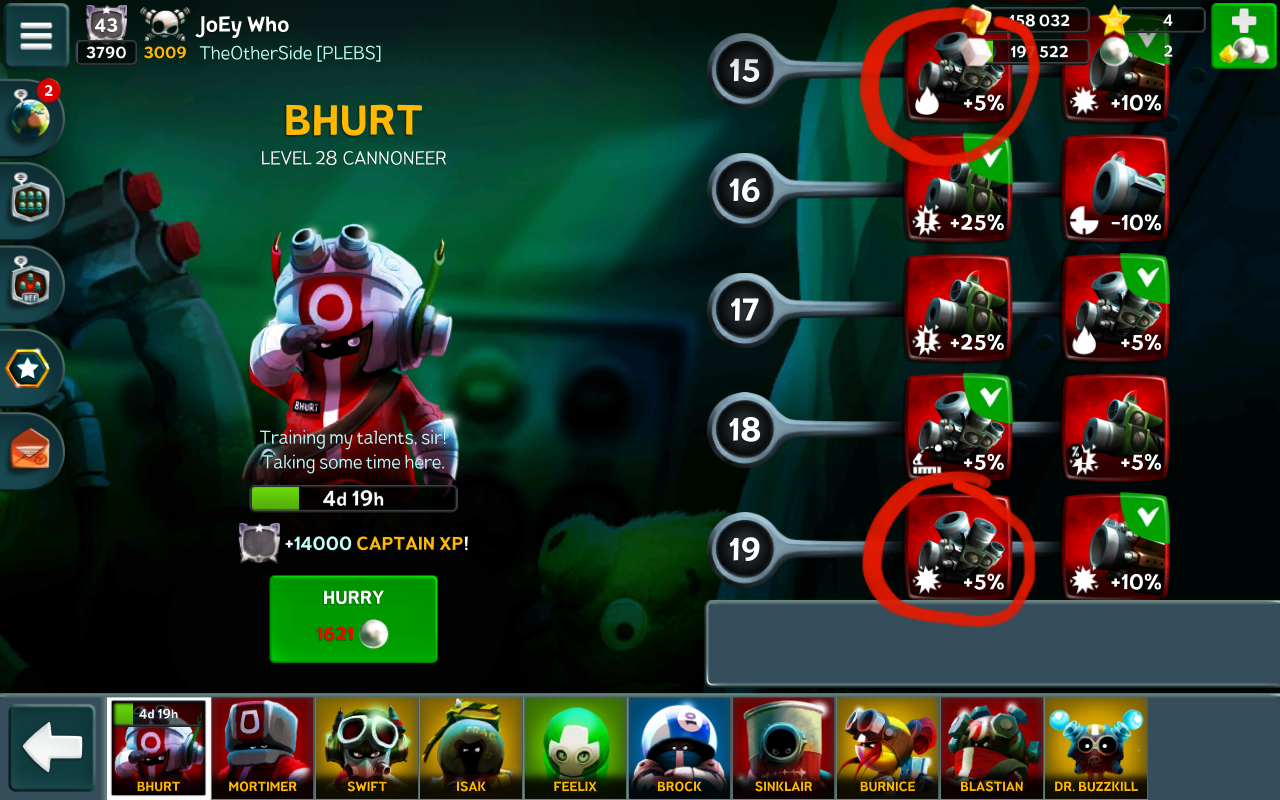Pick Feelix from the crew list
Screen dimensions: 1280x800
[575, 747]
